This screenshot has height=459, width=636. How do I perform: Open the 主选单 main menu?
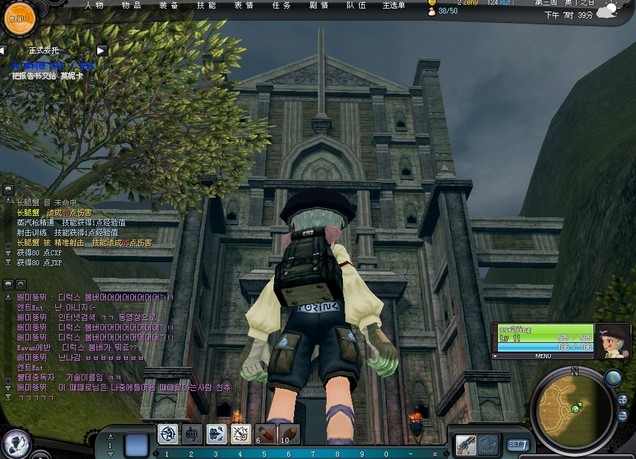[x=393, y=5]
